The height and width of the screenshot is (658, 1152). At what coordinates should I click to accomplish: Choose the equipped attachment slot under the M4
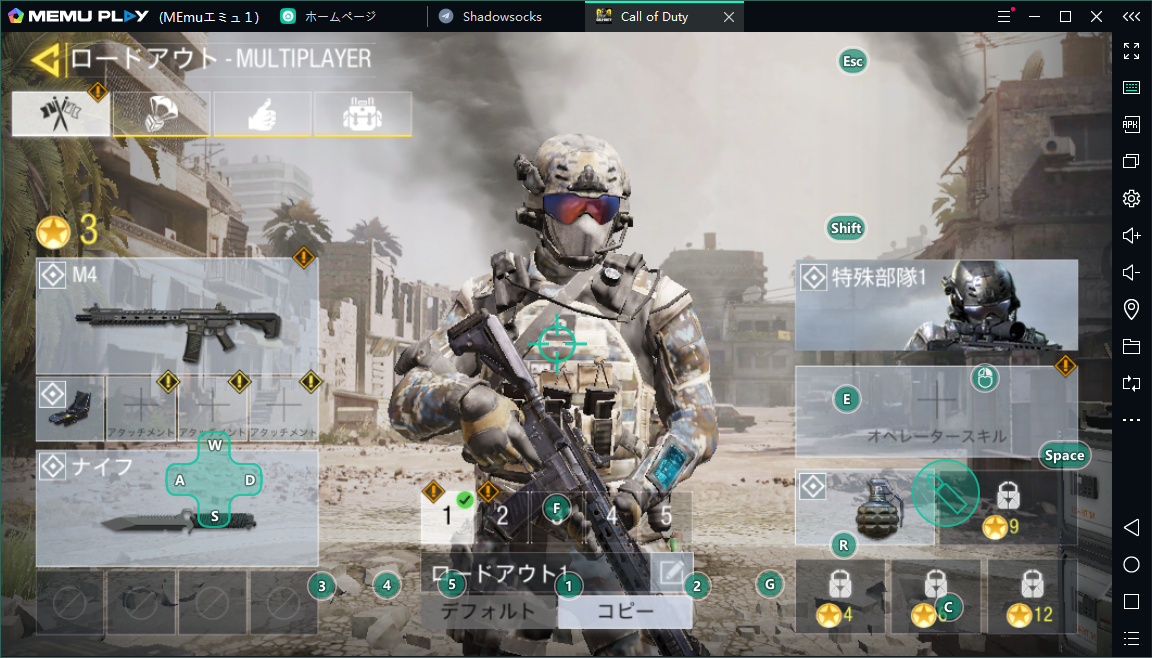click(x=70, y=409)
